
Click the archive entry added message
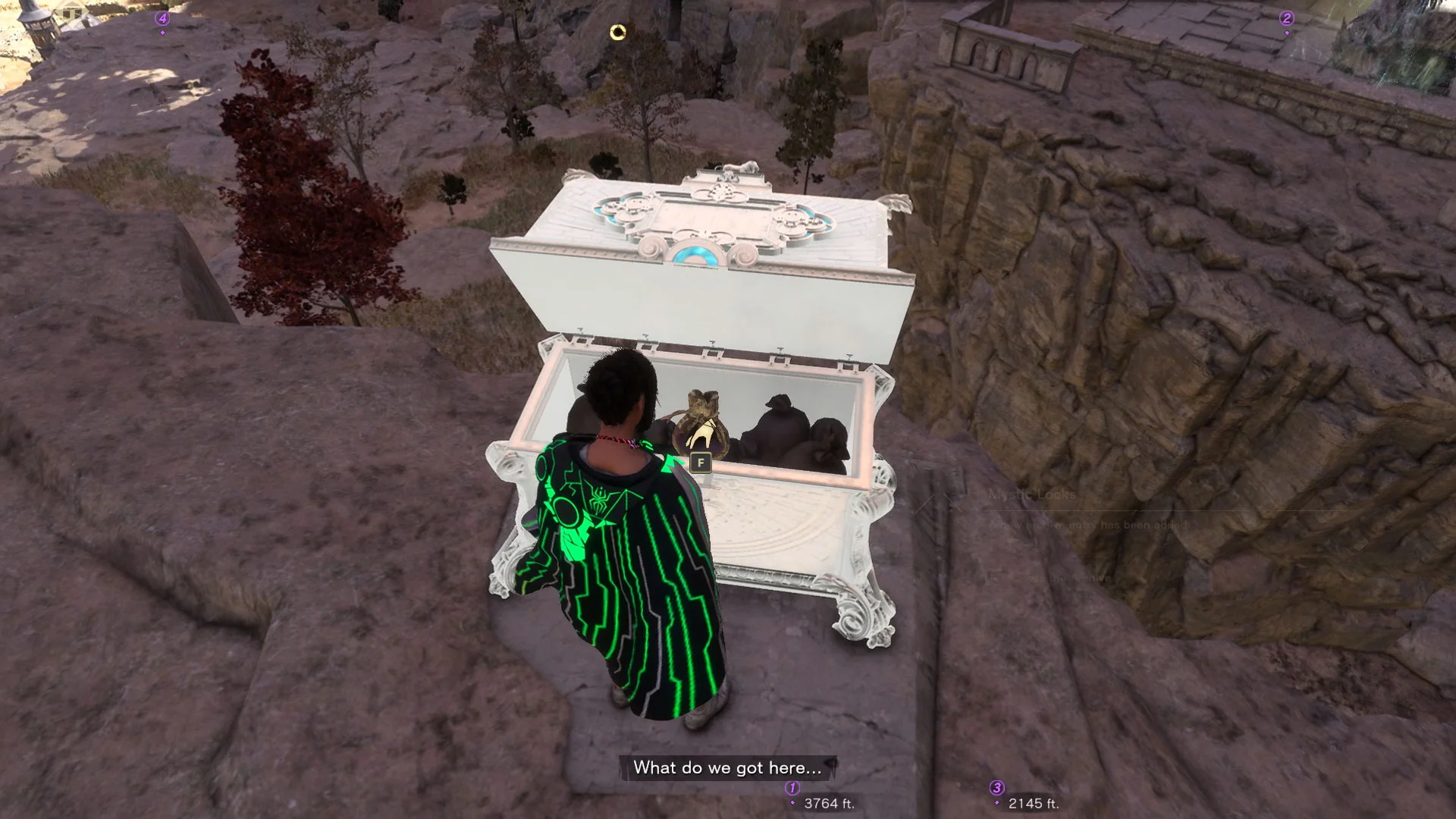1088,523
